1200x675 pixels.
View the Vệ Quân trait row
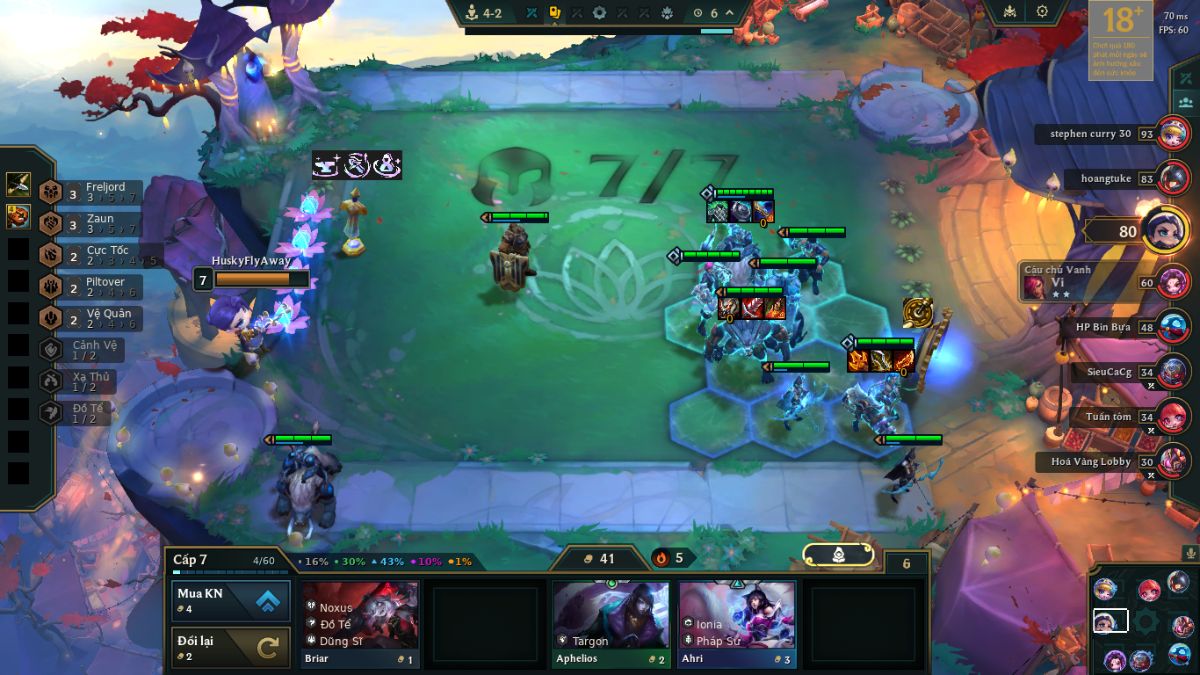pyautogui.click(x=90, y=318)
